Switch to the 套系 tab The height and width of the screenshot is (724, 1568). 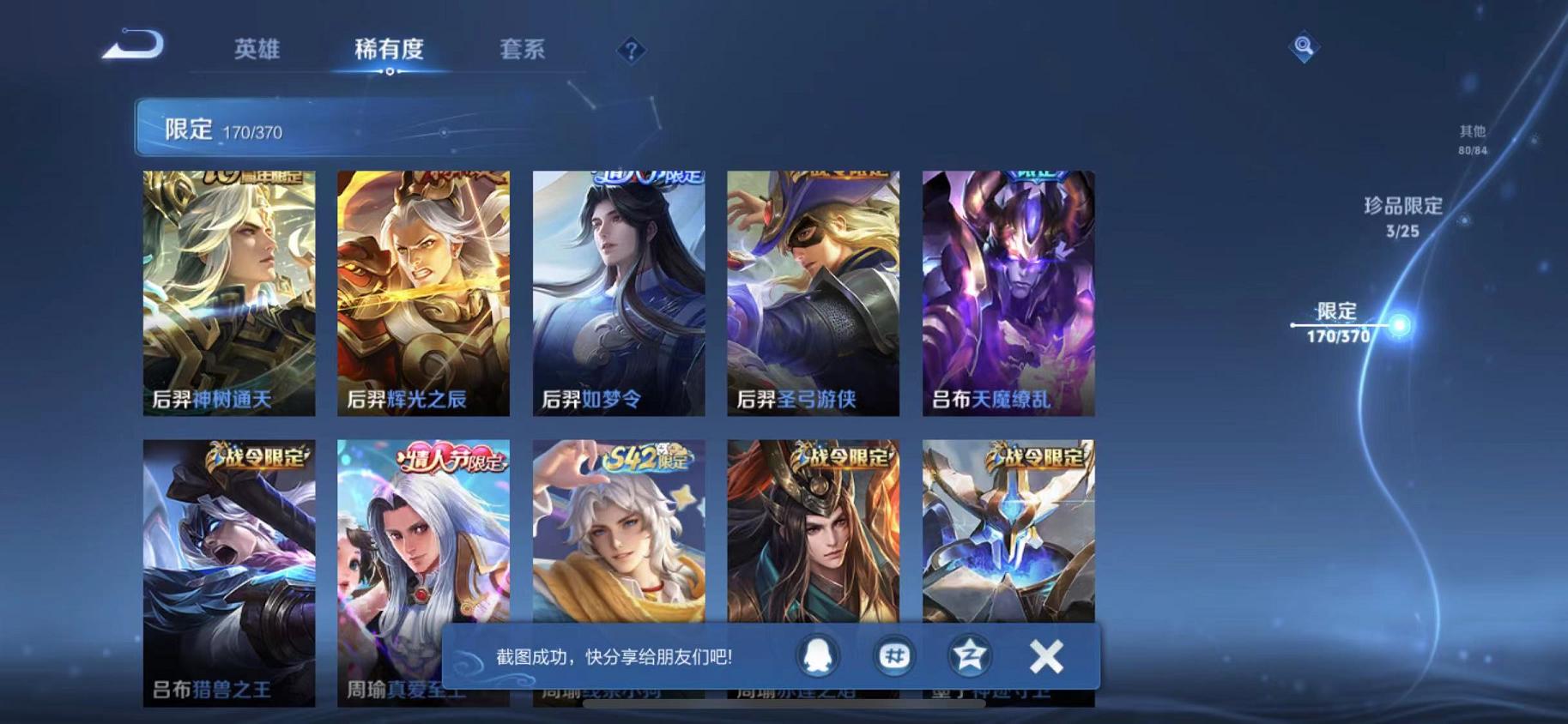point(523,50)
